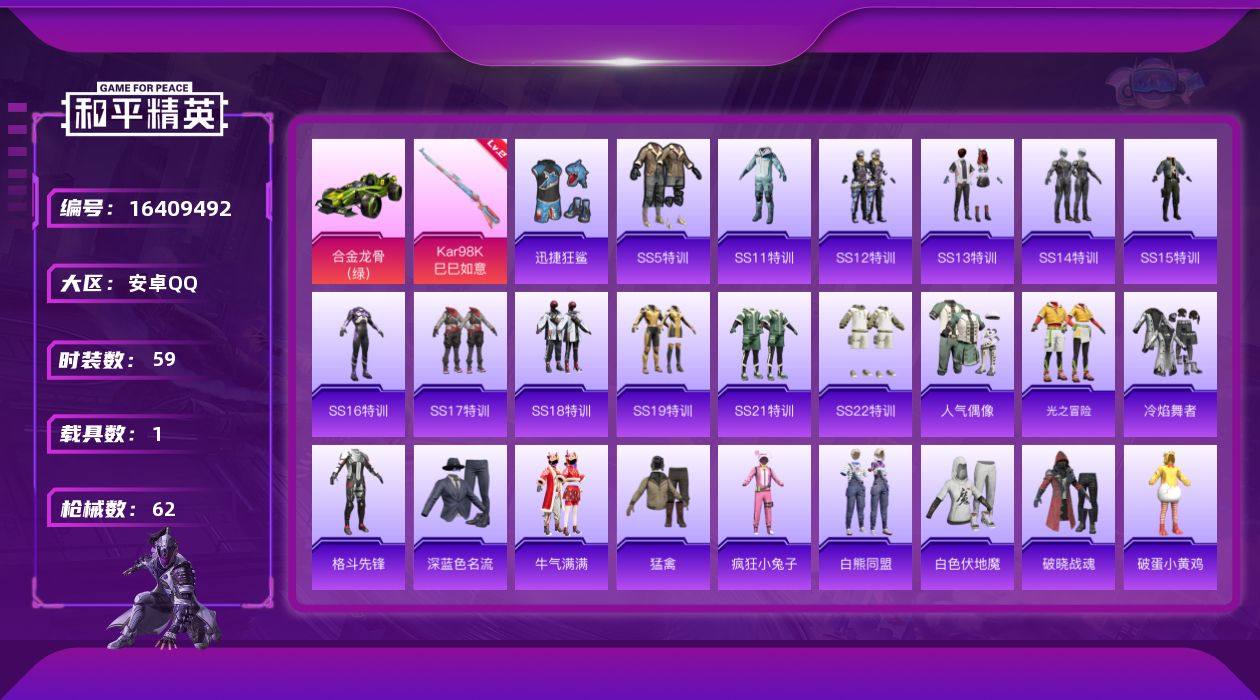
Task: Open the SS18特训 outfit tile
Action: [x=561, y=364]
